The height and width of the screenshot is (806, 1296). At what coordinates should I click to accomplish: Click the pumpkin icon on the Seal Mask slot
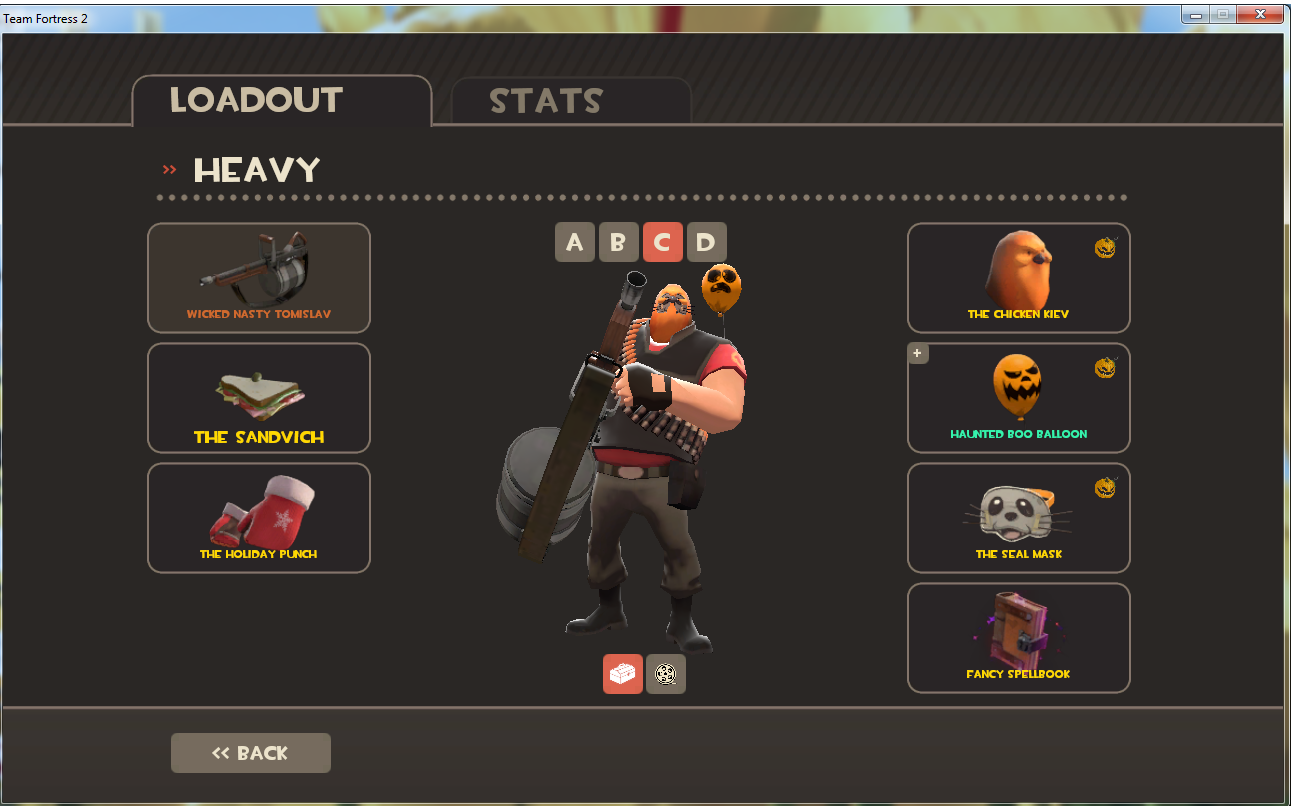click(1106, 488)
